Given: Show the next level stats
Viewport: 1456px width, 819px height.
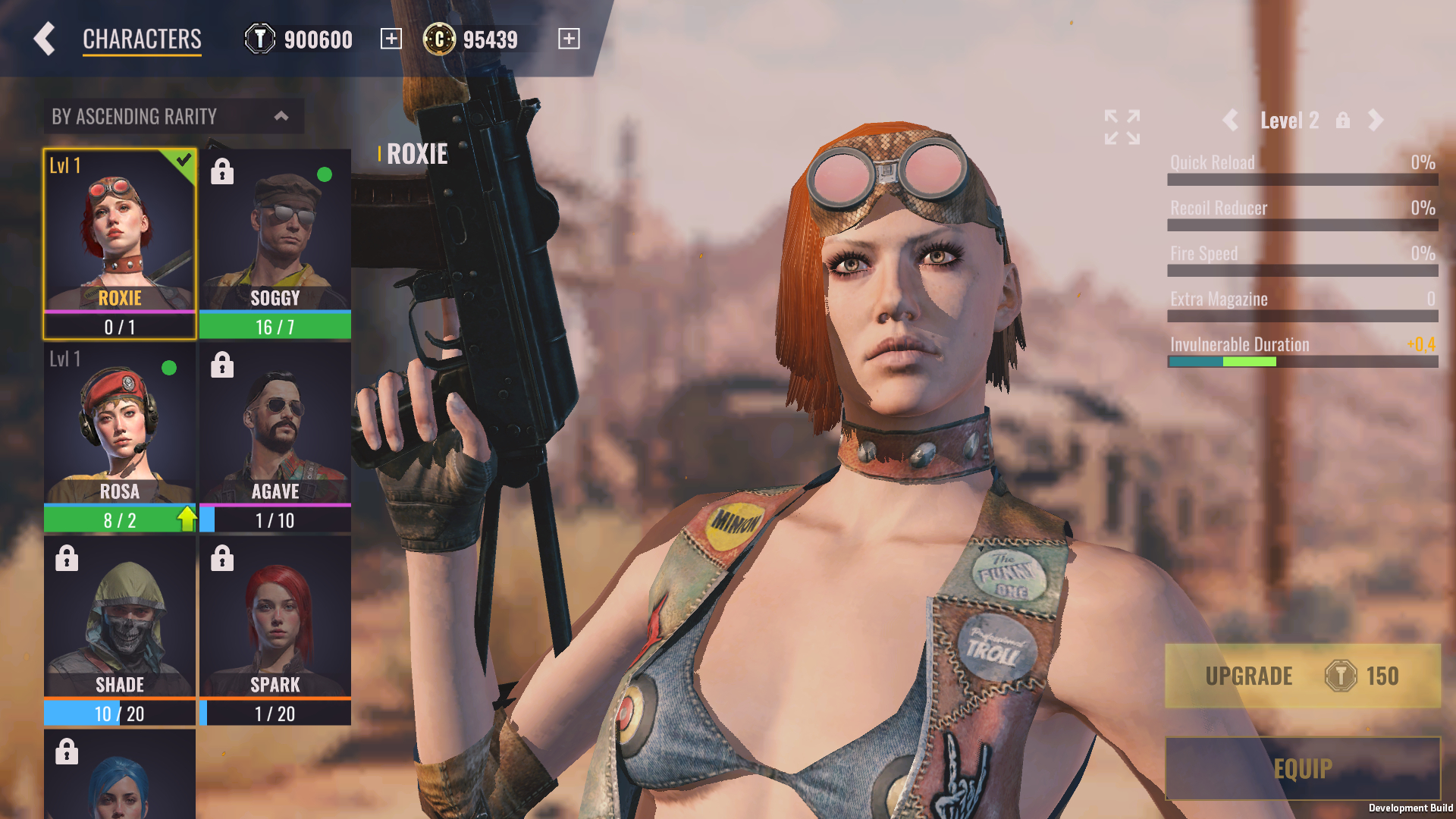Looking at the screenshot, I should [1376, 120].
